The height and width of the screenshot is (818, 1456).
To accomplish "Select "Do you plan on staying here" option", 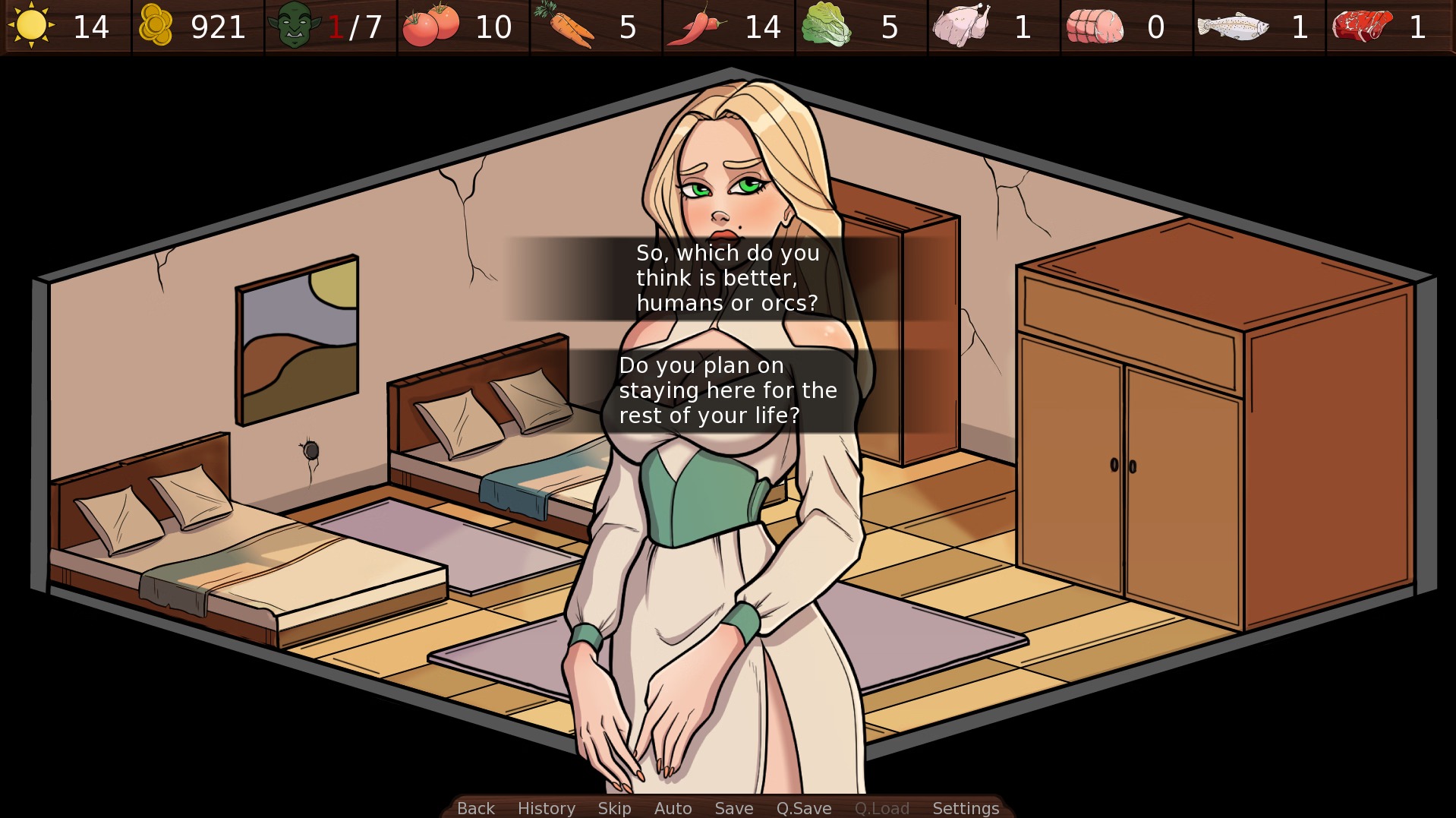I will pyautogui.click(x=727, y=390).
